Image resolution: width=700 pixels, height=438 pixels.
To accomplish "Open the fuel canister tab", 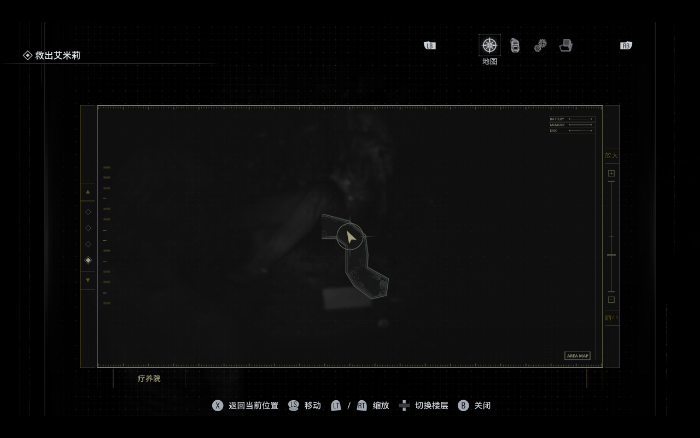I will tap(515, 45).
